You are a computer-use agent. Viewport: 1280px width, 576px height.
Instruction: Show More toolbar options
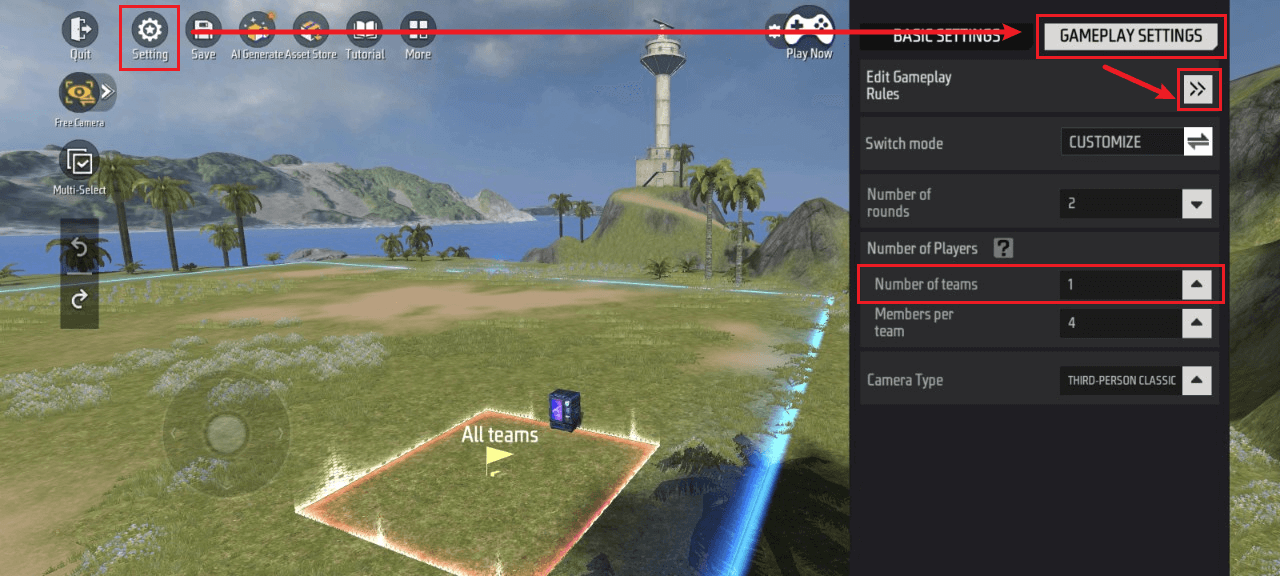pos(418,30)
